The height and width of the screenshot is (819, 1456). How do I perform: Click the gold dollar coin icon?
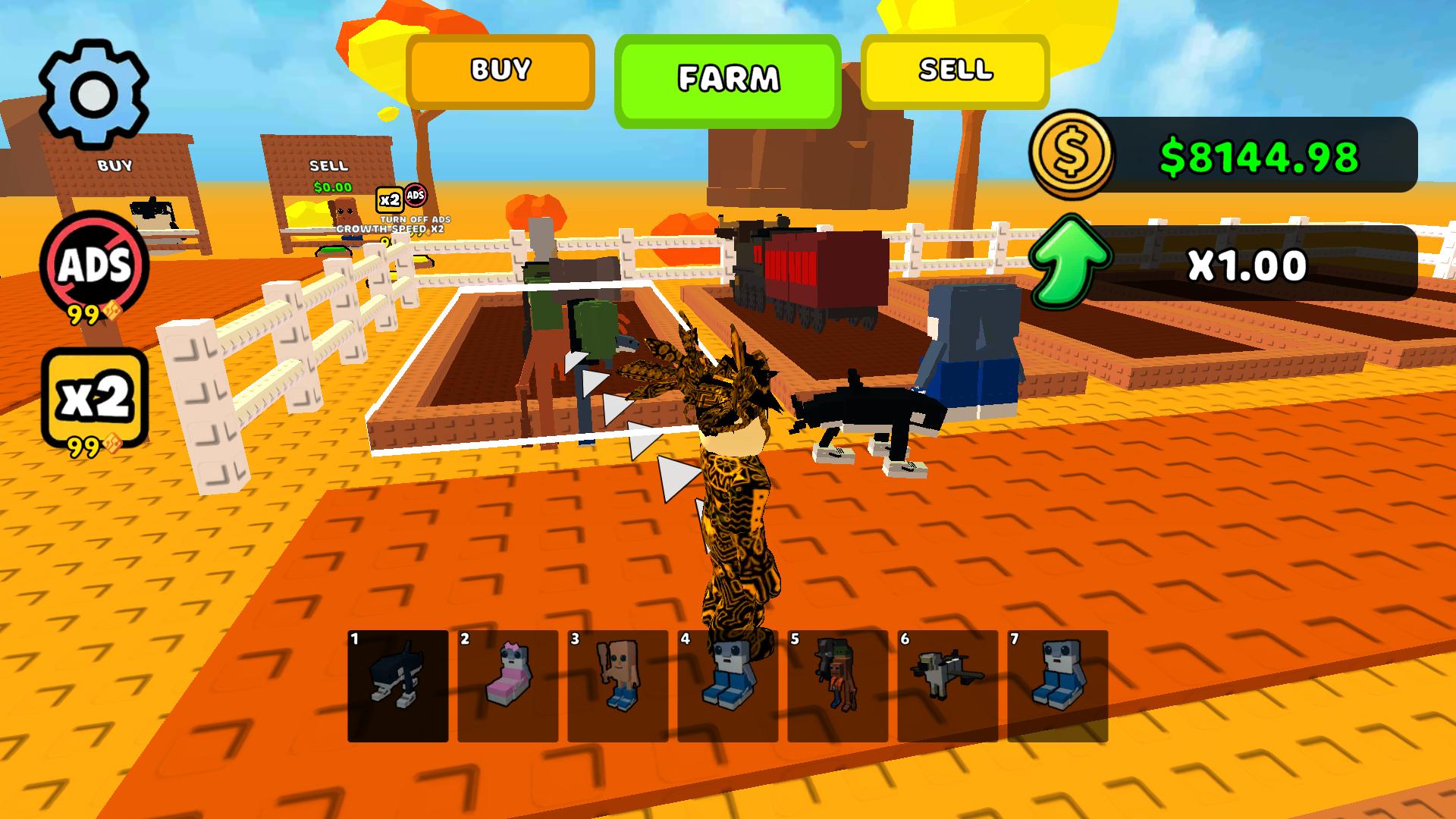click(x=1072, y=157)
